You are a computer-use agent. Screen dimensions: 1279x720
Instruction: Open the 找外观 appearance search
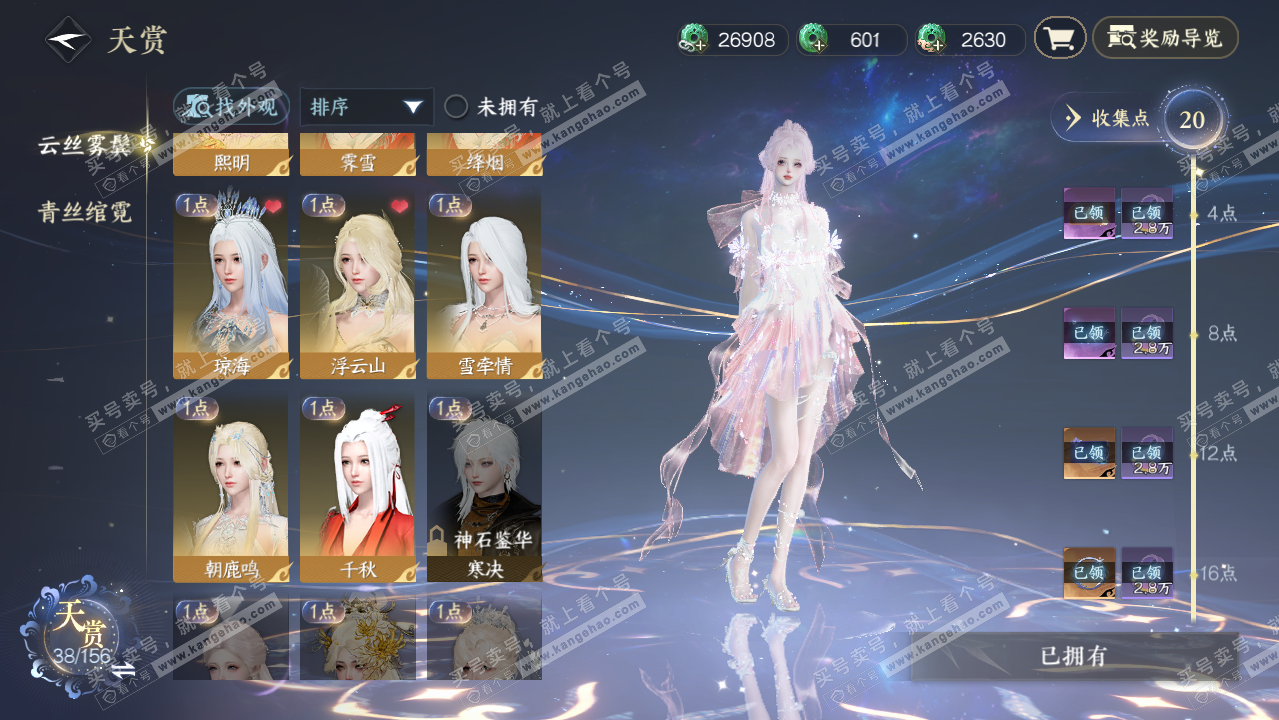[x=232, y=107]
